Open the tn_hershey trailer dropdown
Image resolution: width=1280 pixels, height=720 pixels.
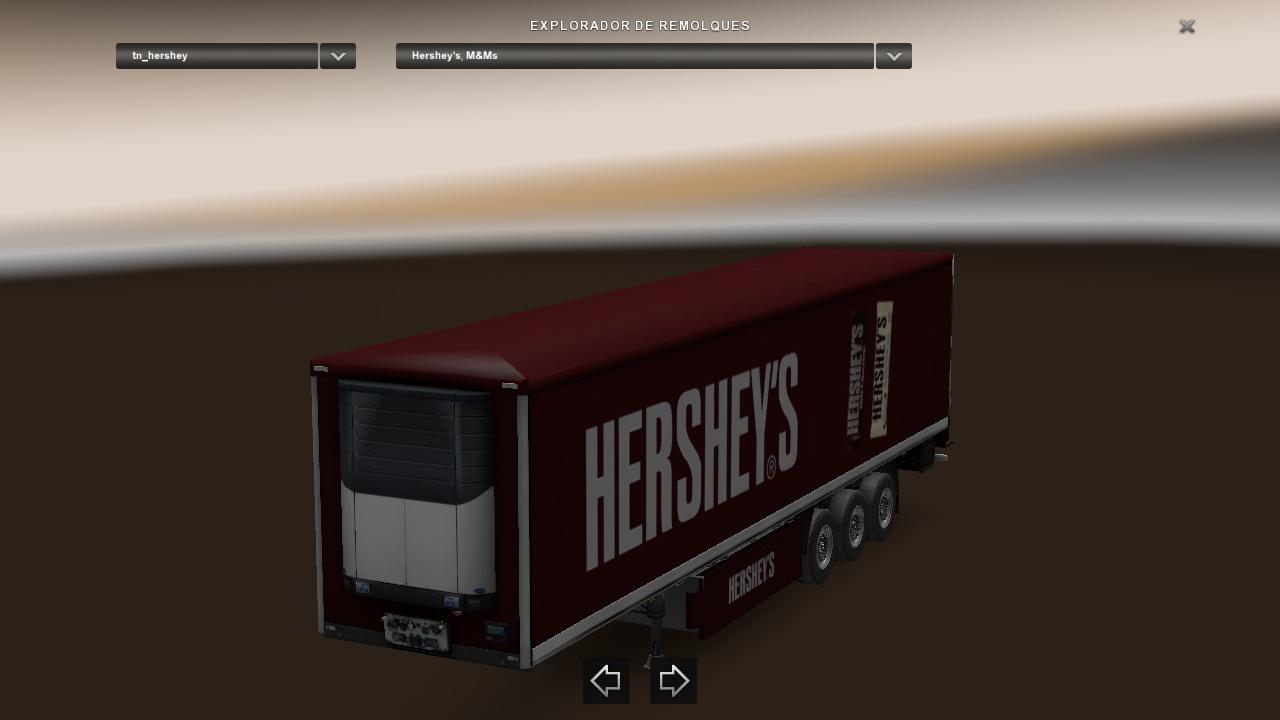[x=338, y=56]
